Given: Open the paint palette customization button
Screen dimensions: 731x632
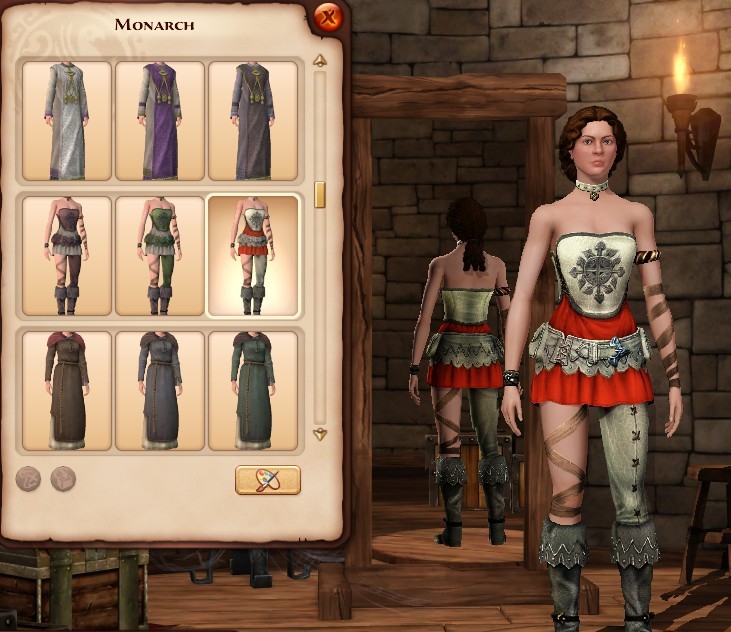Looking at the screenshot, I should 268,480.
